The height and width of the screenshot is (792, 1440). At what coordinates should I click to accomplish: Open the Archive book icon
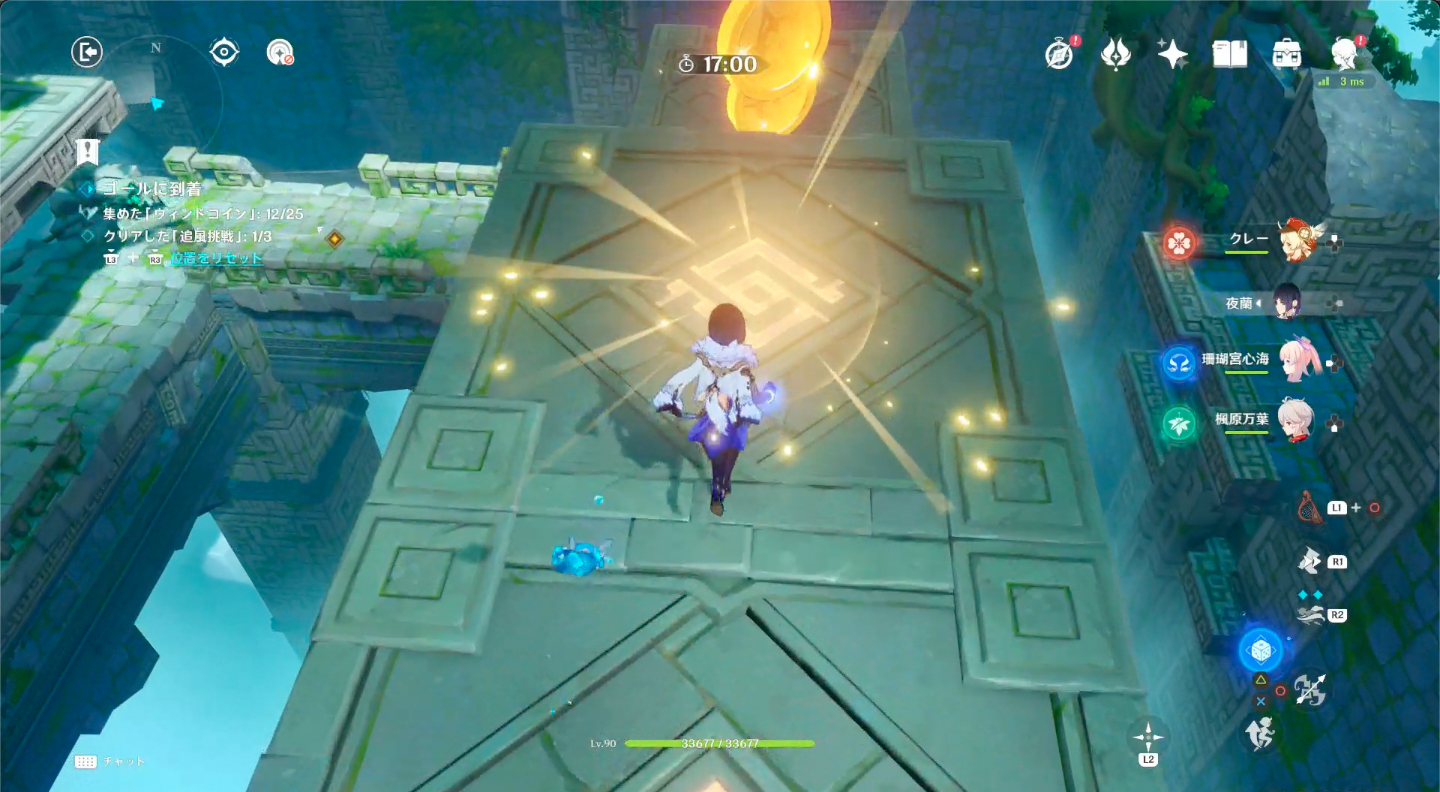1228,54
